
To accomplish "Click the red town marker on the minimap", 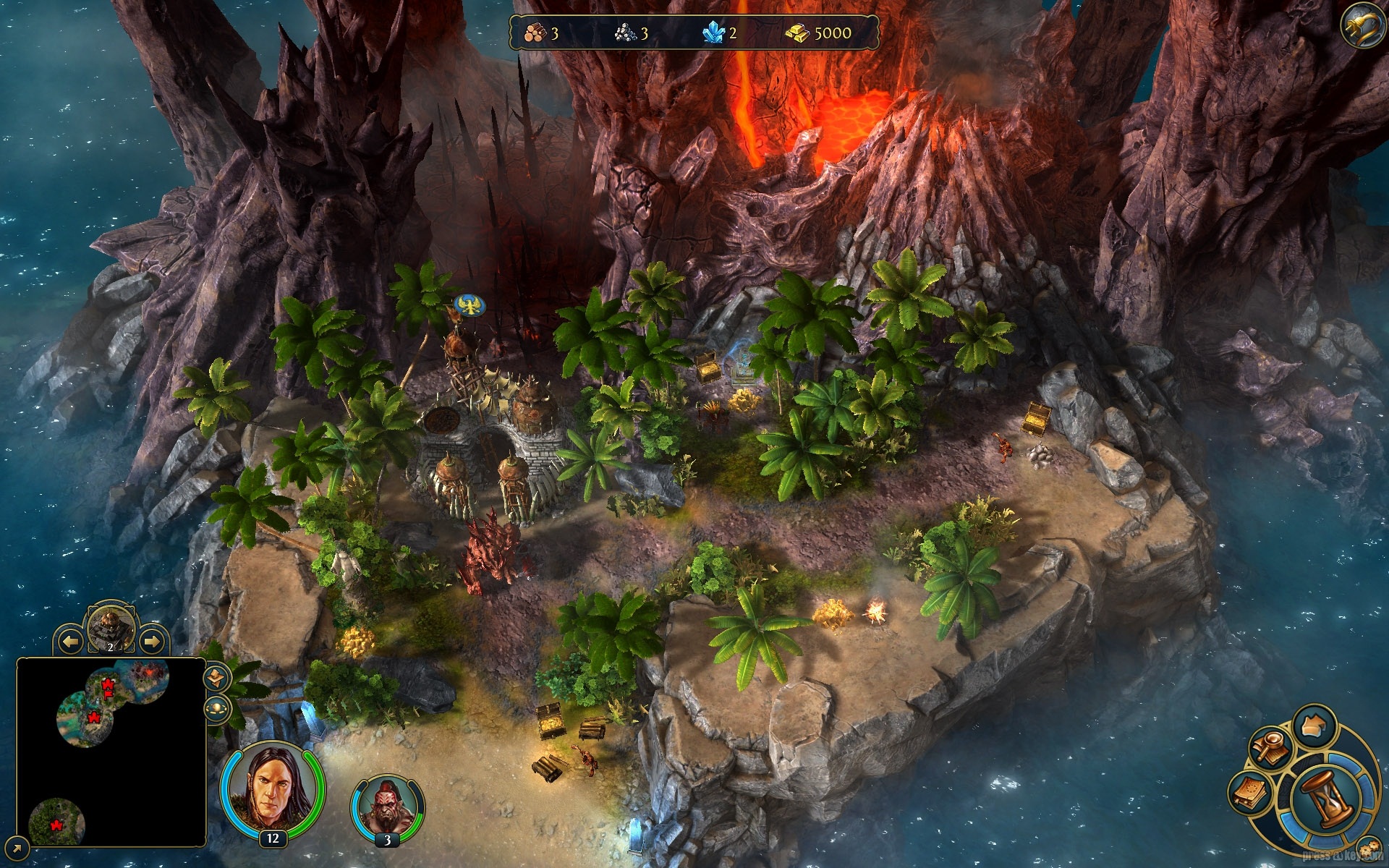I will point(94,718).
